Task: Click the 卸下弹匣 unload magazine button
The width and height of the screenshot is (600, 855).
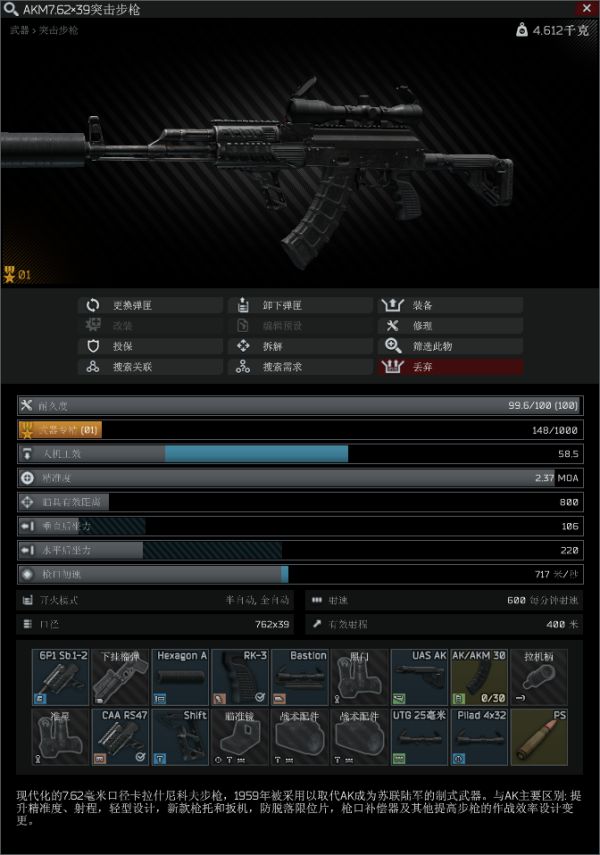Action: coord(300,305)
